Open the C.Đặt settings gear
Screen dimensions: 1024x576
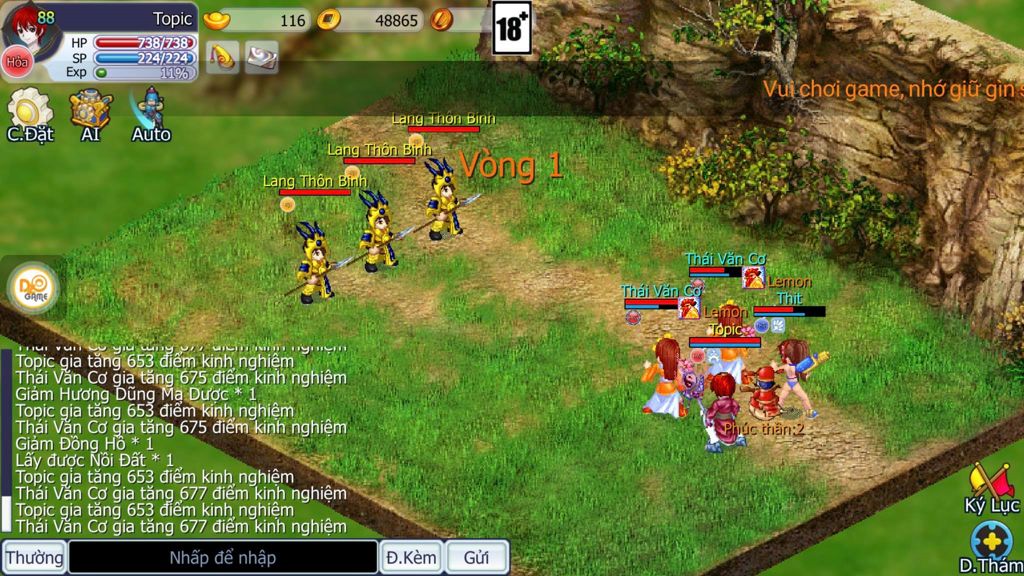pyautogui.click(x=30, y=109)
